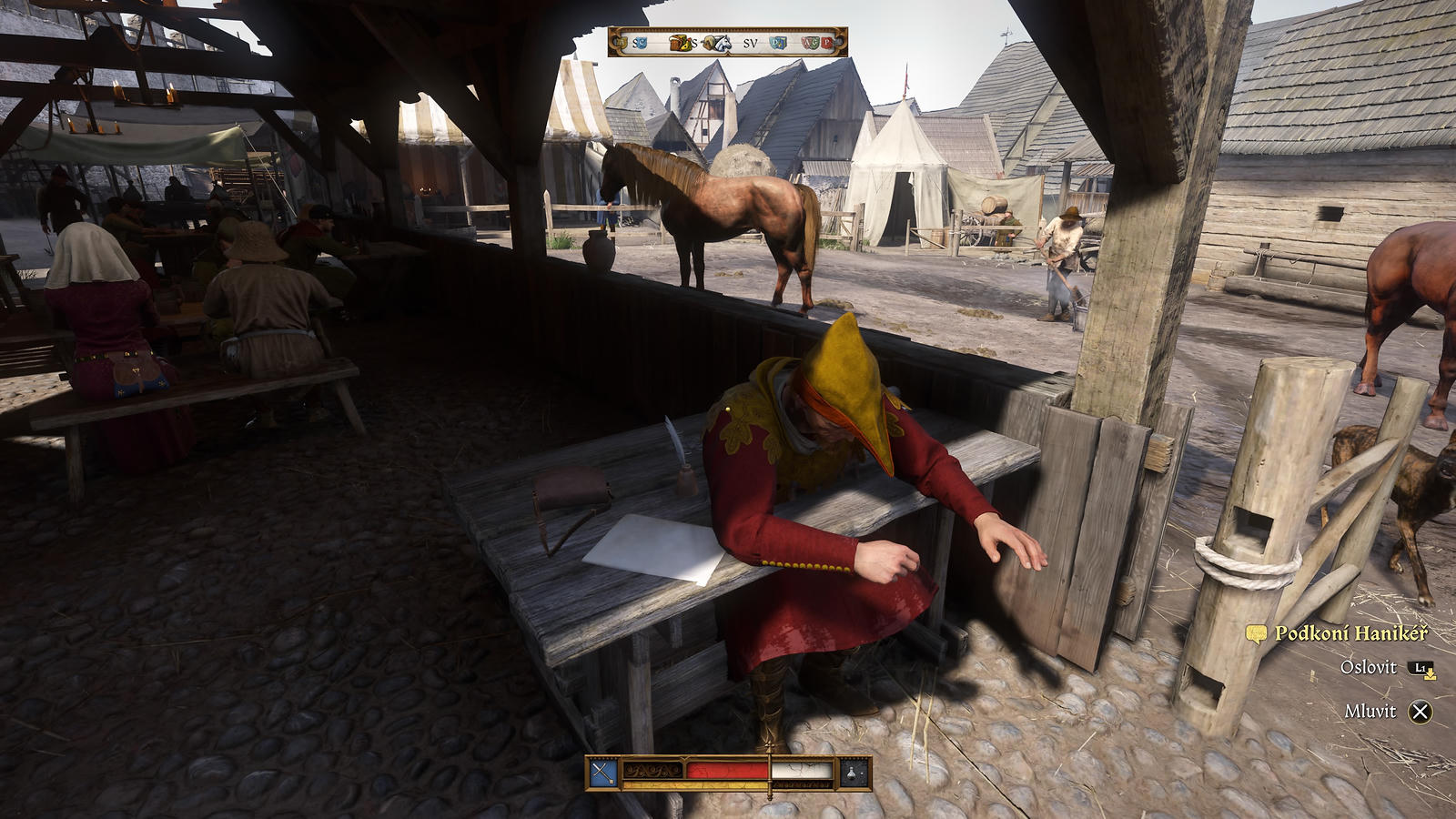Click the red P shield compass marker
This screenshot has height=819, width=1456.
[827, 43]
